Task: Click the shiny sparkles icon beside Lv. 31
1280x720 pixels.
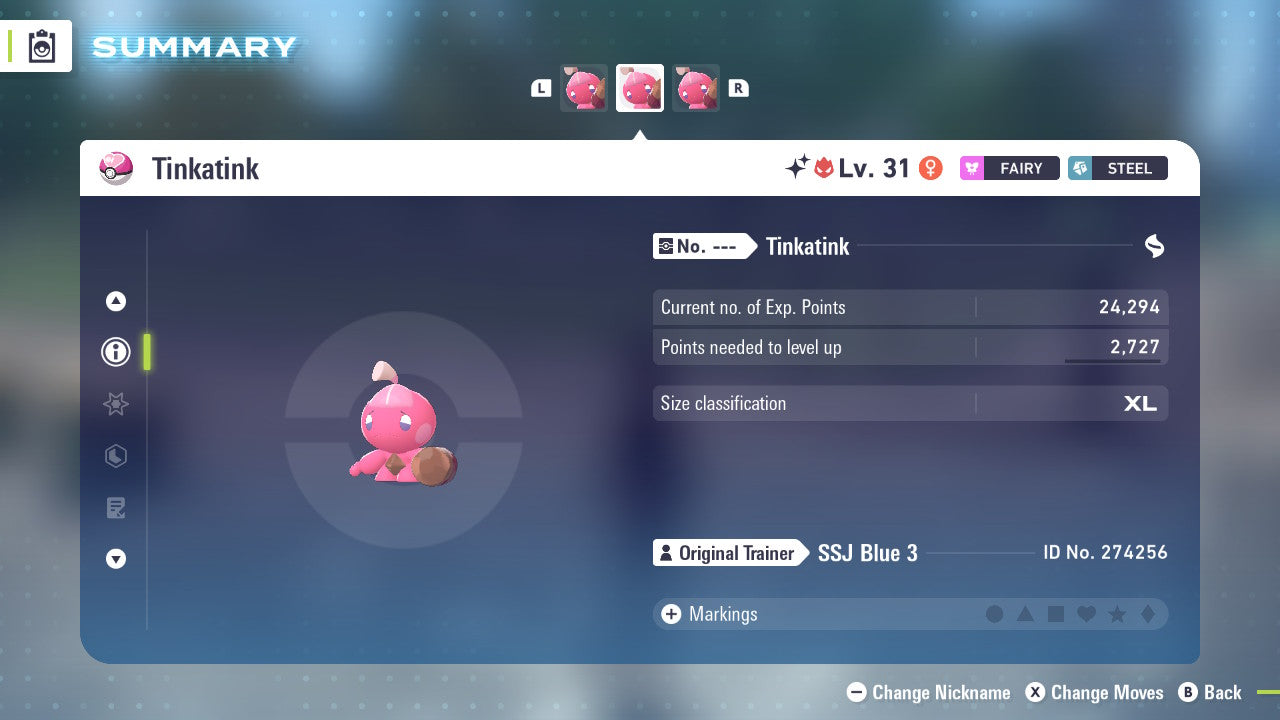Action: pos(795,168)
